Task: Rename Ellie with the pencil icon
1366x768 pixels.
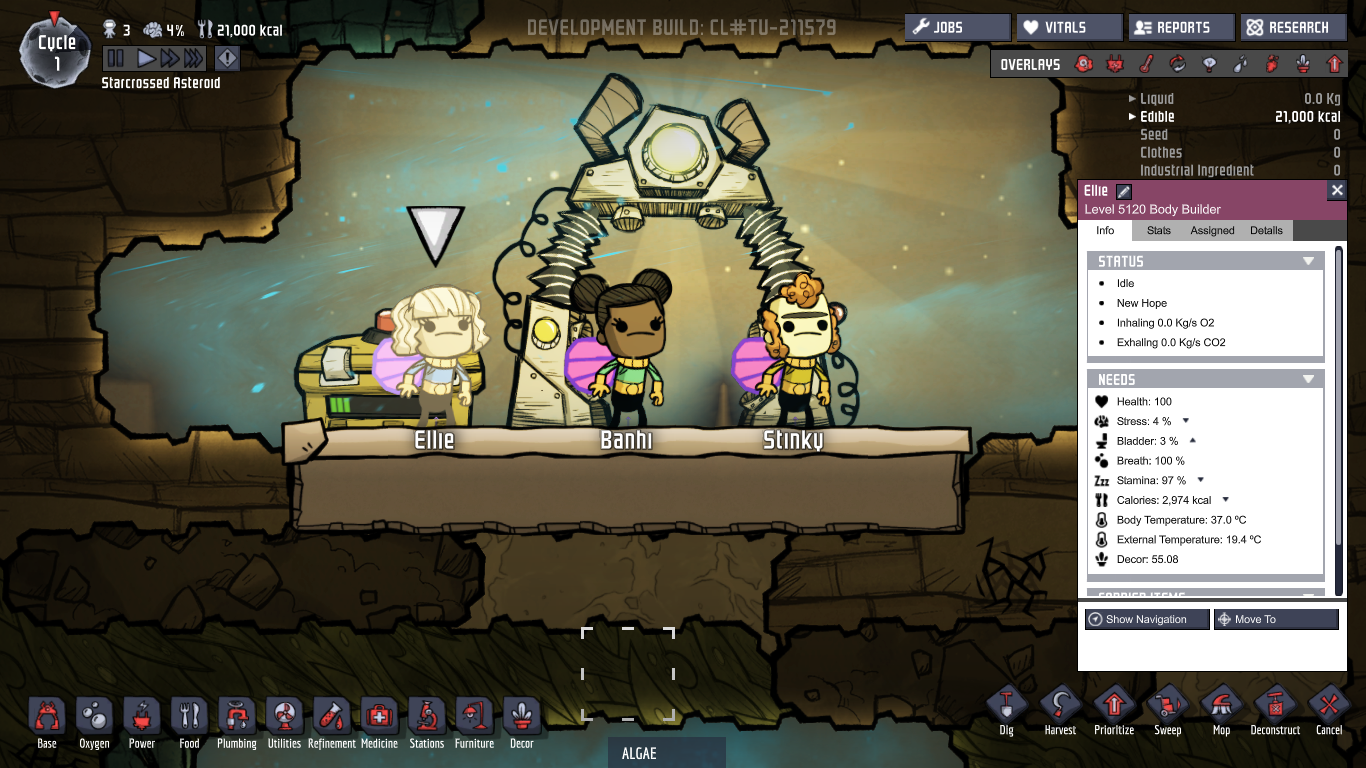Action: click(1123, 191)
